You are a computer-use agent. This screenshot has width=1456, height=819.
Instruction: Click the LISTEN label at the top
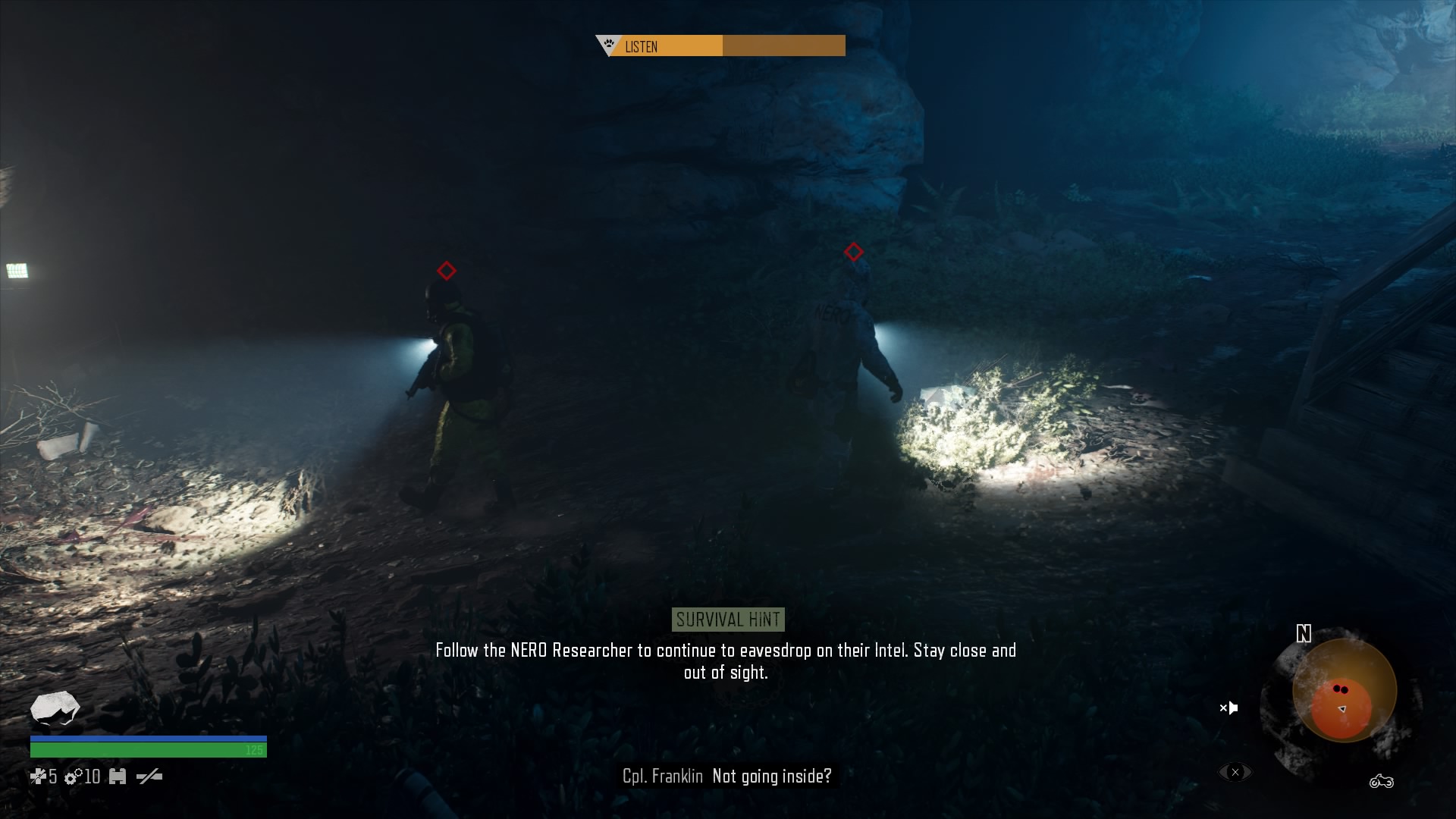pos(642,47)
